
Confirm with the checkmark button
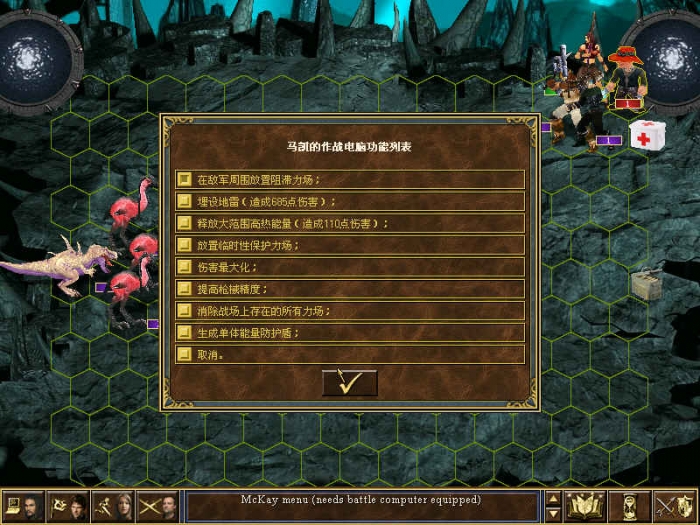point(350,382)
